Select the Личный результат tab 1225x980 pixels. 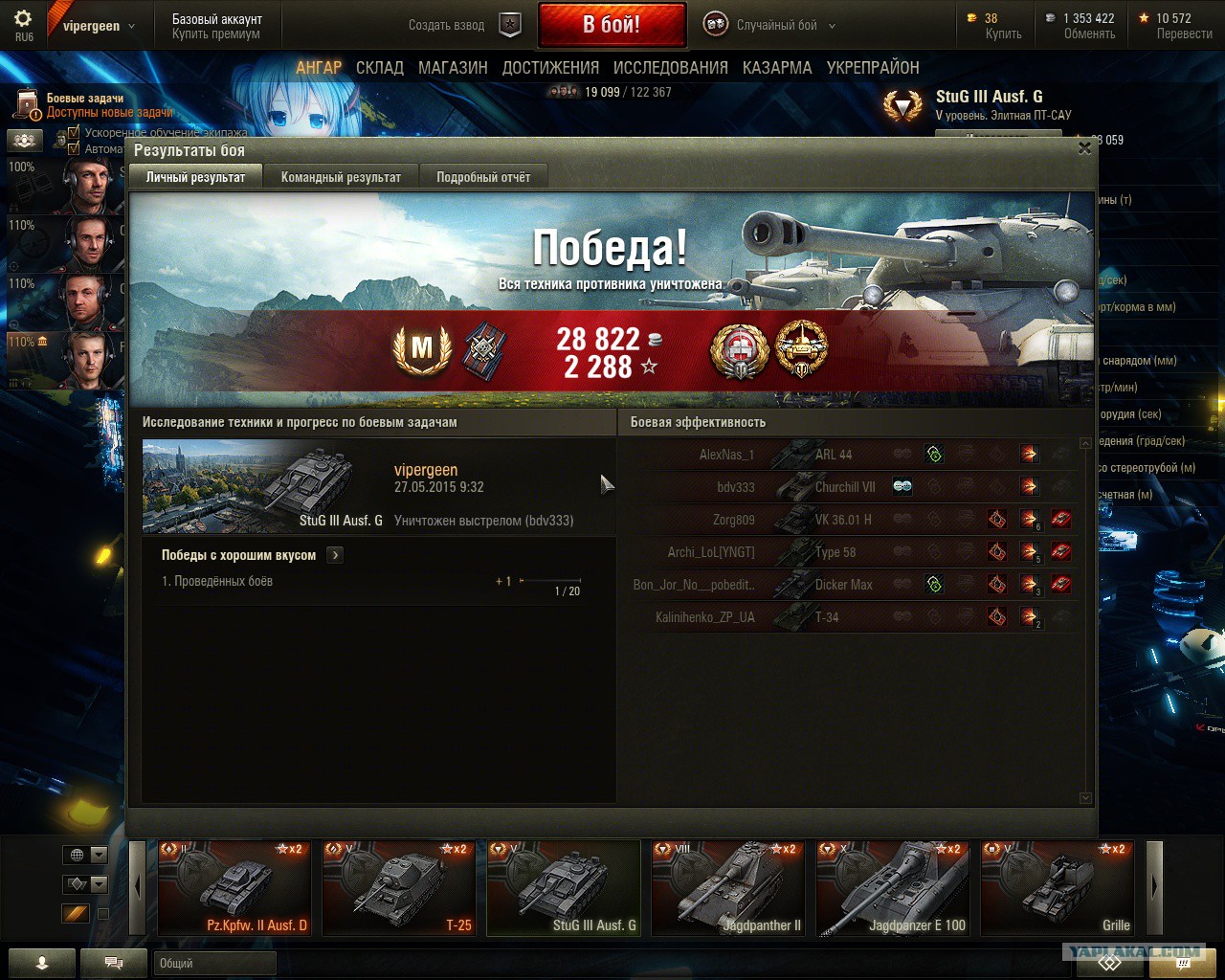point(195,177)
